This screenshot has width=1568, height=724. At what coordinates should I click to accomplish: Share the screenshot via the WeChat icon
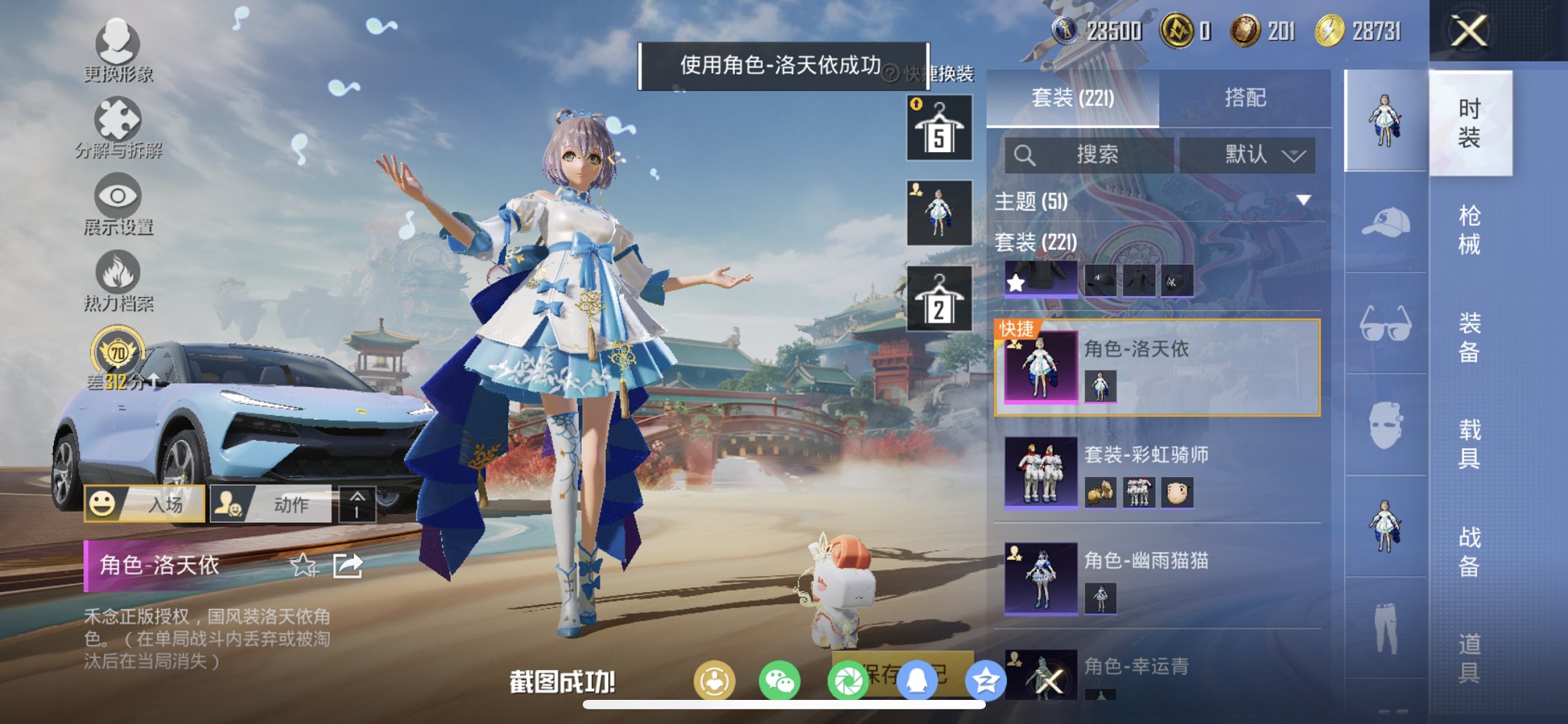(x=781, y=679)
